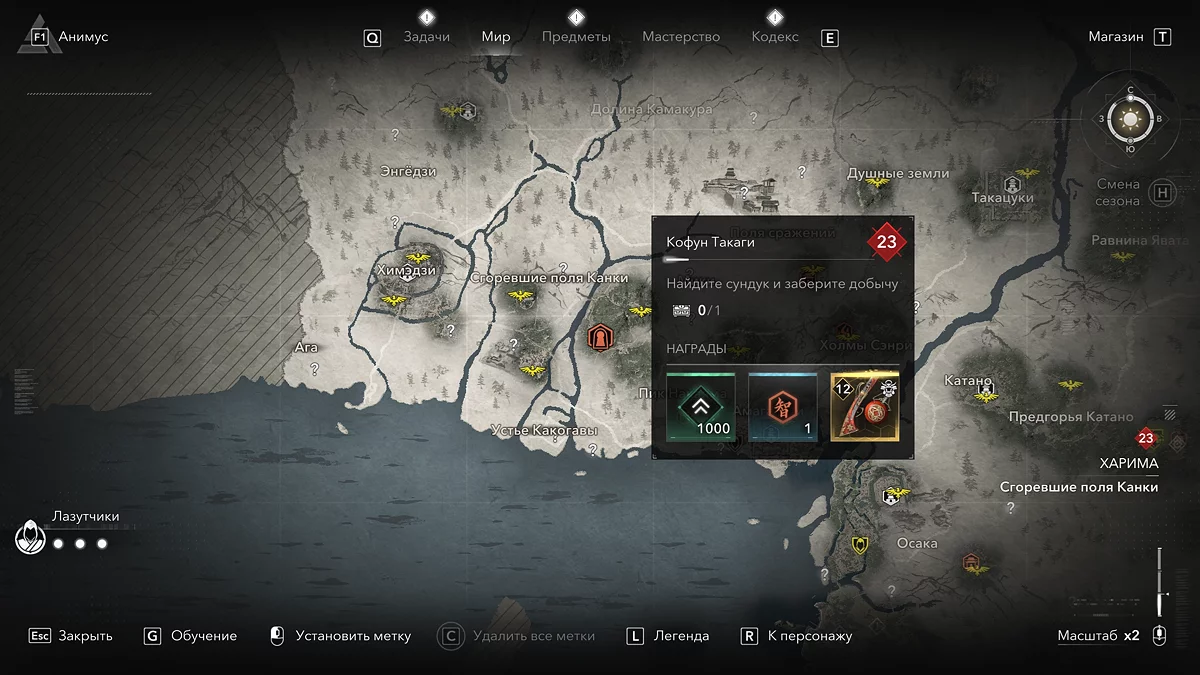Open the Анимус menu
The height and width of the screenshot is (675, 1200).
coord(83,37)
